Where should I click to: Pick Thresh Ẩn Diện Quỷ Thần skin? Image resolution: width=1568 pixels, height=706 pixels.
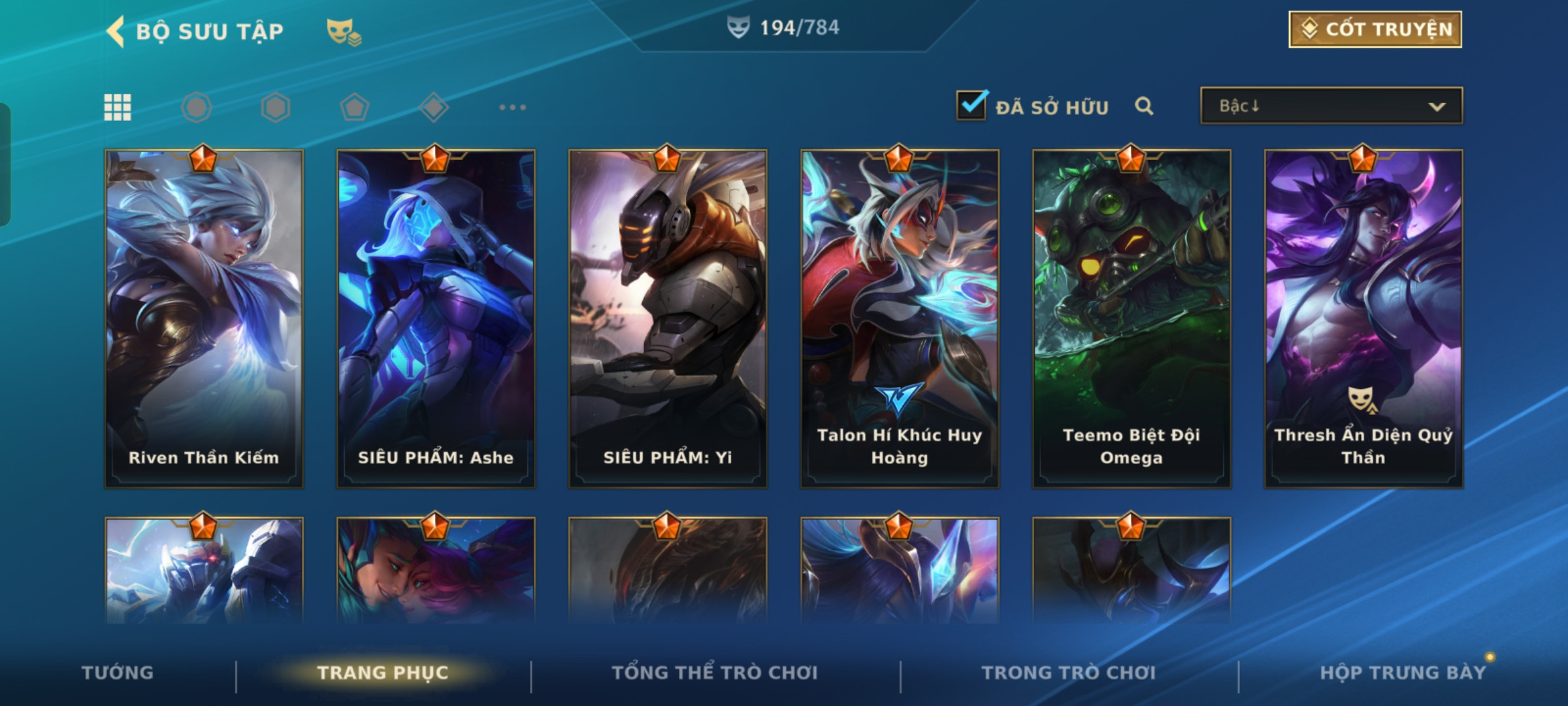(x=1364, y=318)
